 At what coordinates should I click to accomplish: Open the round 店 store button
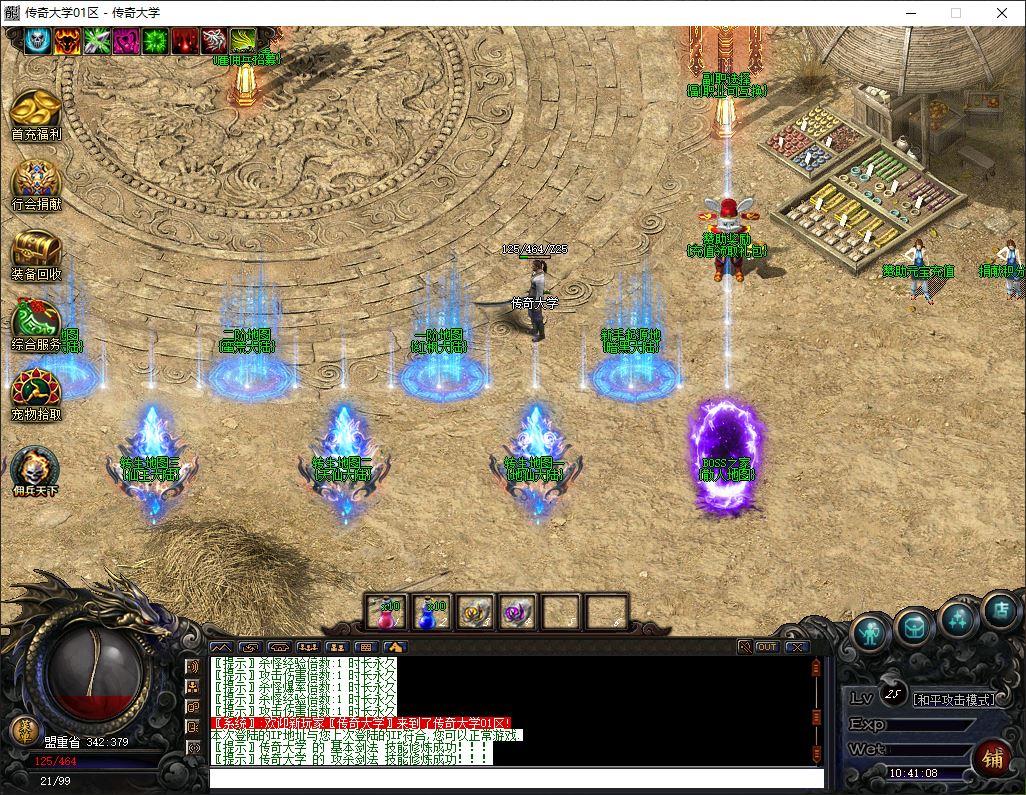click(x=1000, y=610)
